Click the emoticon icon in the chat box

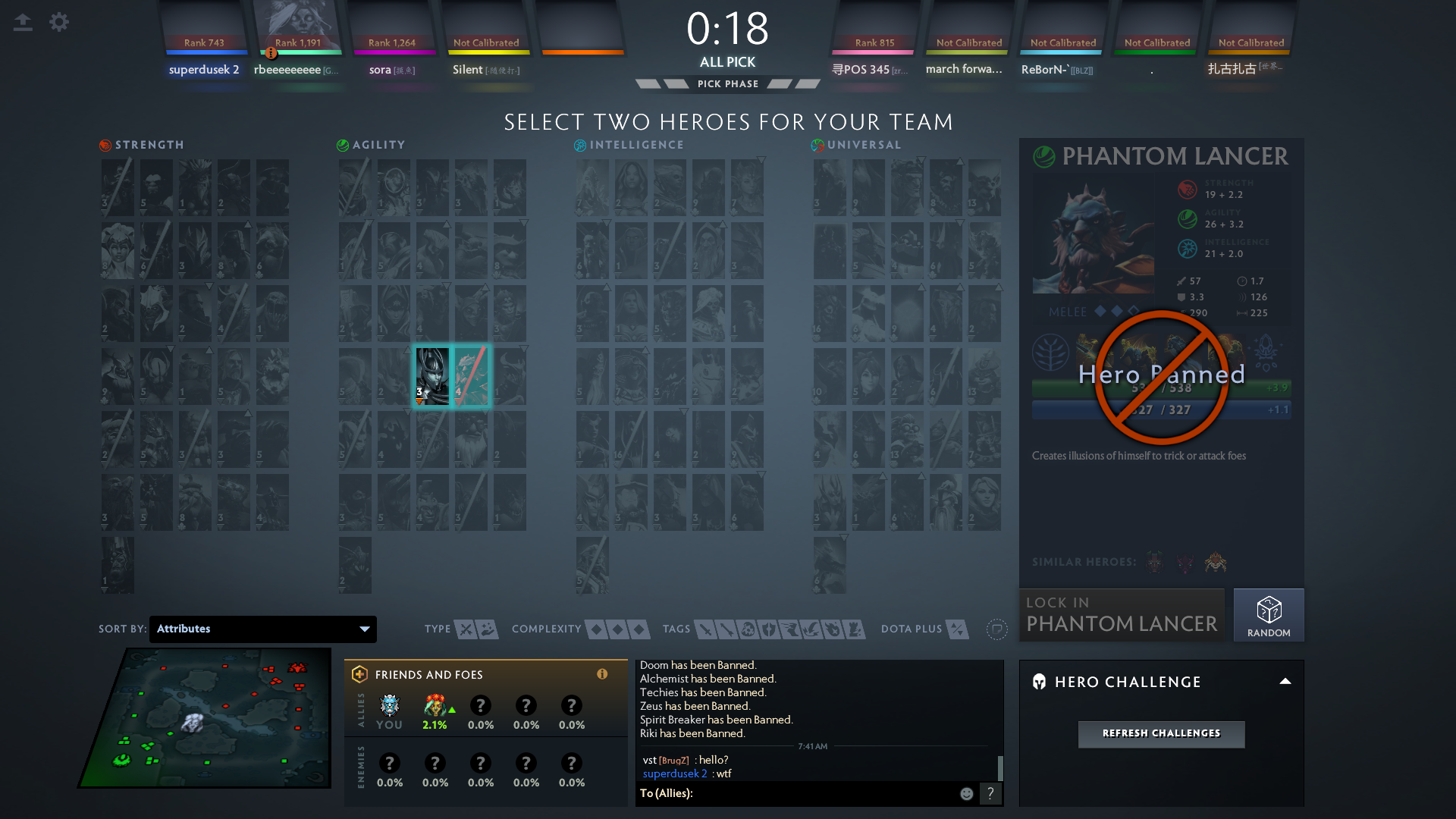tap(966, 793)
